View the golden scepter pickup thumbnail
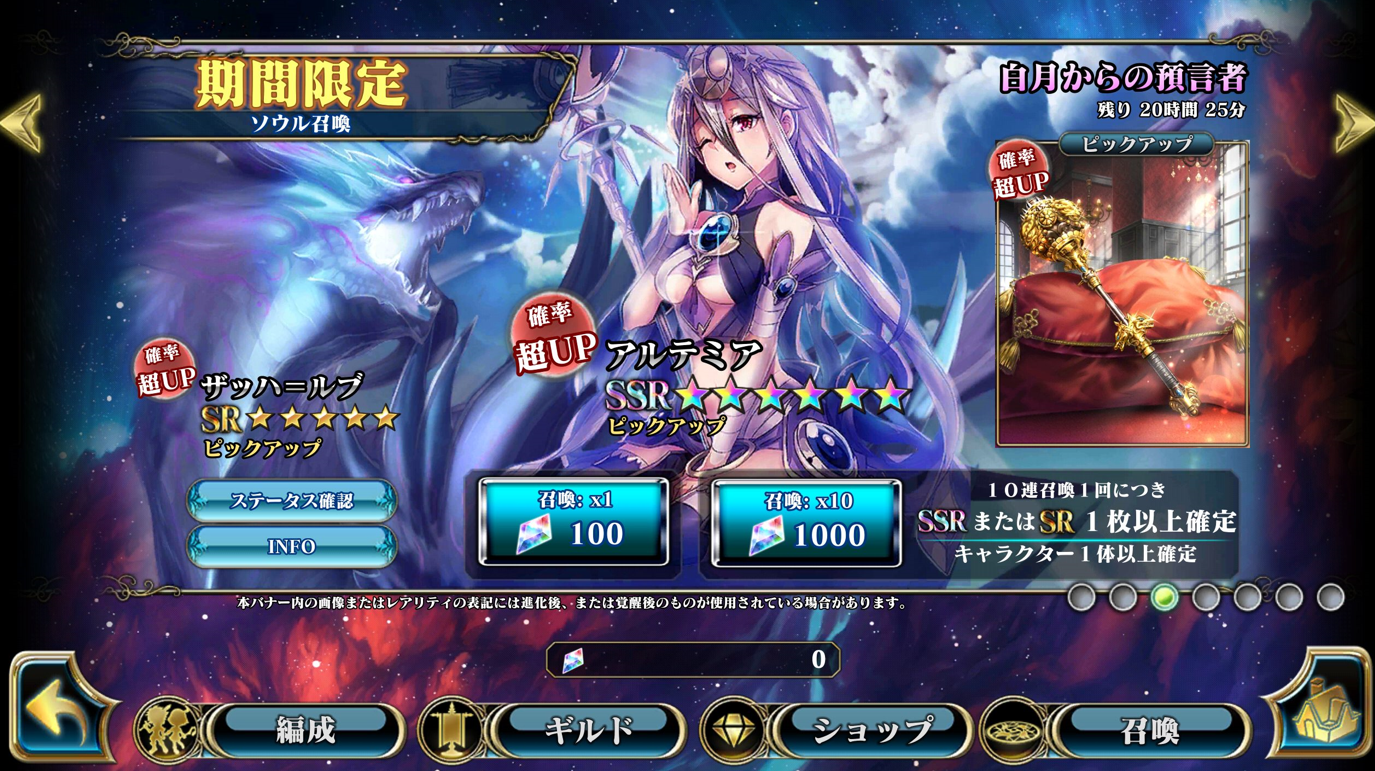Image resolution: width=1375 pixels, height=771 pixels. click(x=1122, y=295)
